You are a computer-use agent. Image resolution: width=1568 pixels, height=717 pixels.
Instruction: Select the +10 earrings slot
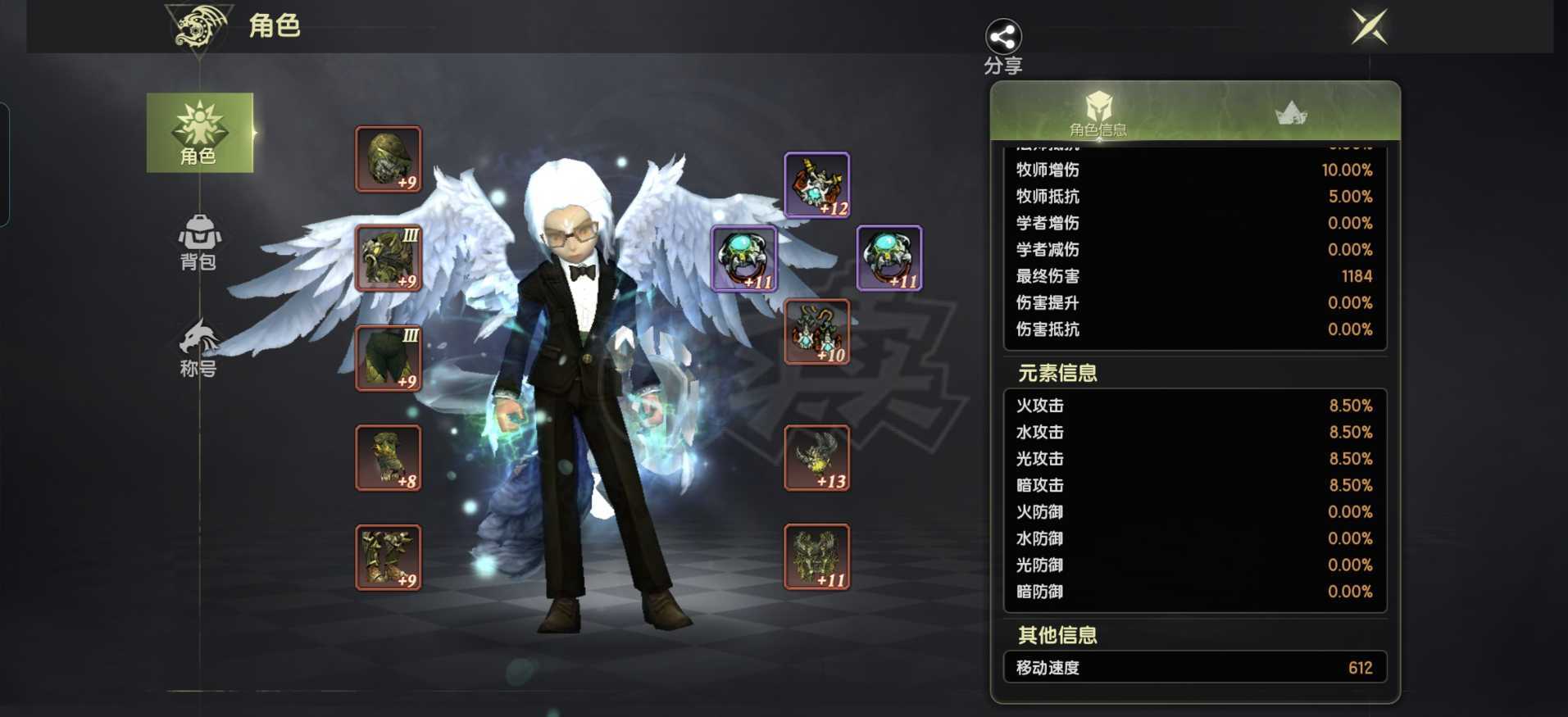coord(817,332)
